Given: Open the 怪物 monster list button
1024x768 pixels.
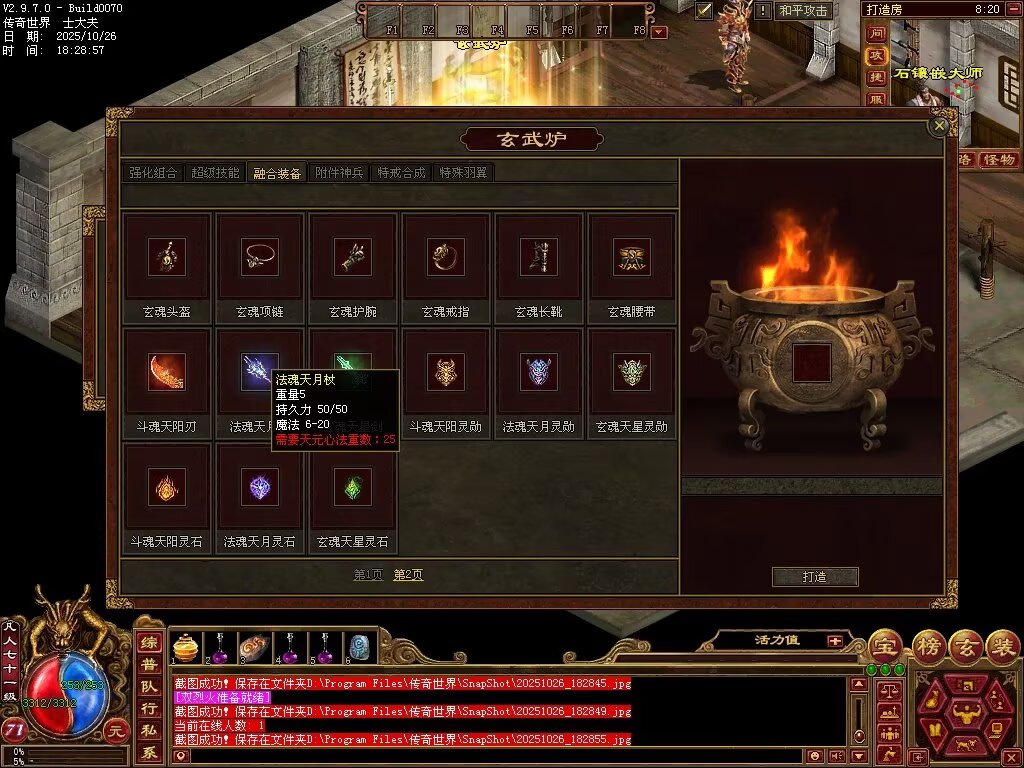Looking at the screenshot, I should point(999,159).
